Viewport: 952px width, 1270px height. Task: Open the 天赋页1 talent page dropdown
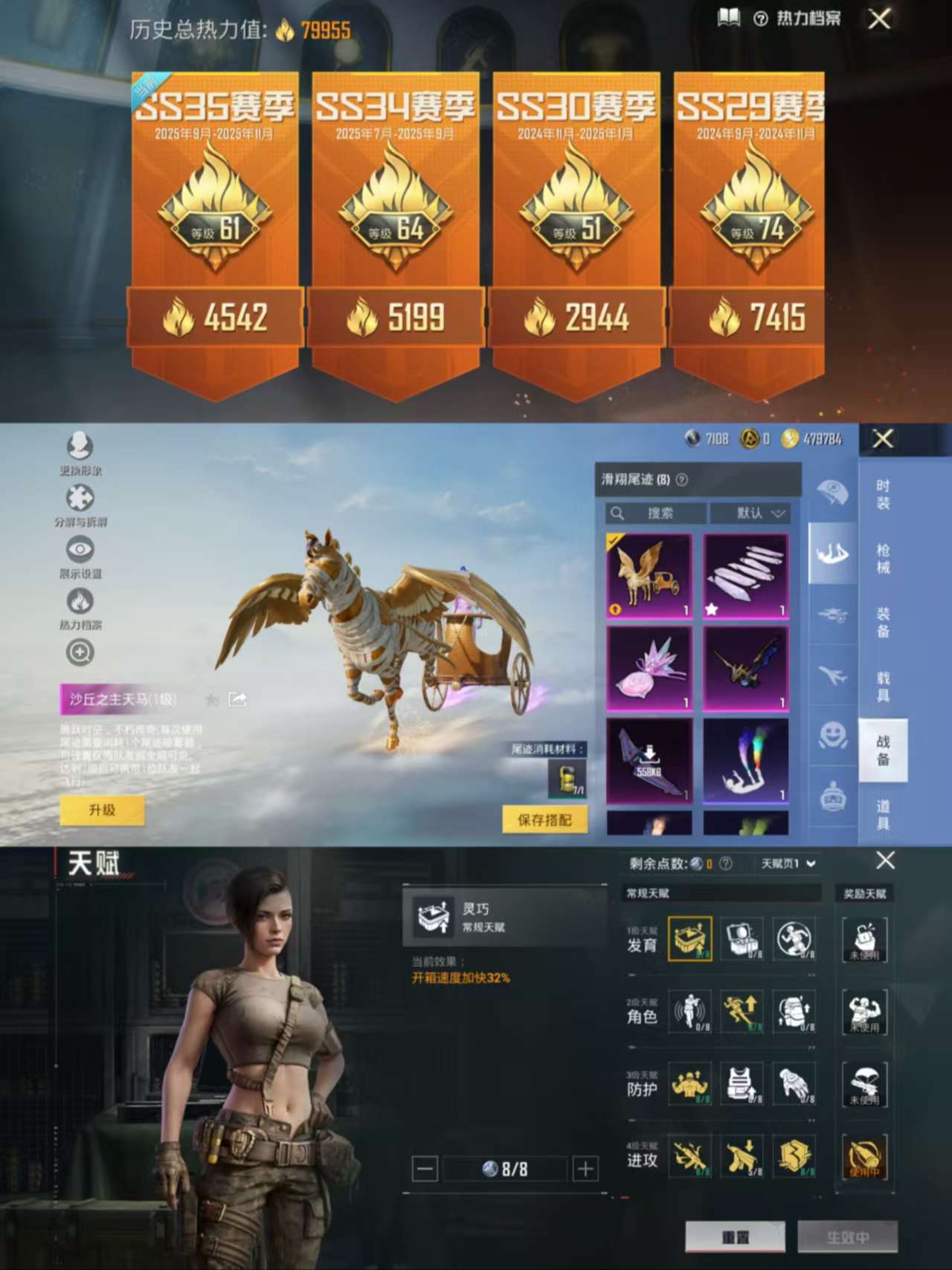788,863
